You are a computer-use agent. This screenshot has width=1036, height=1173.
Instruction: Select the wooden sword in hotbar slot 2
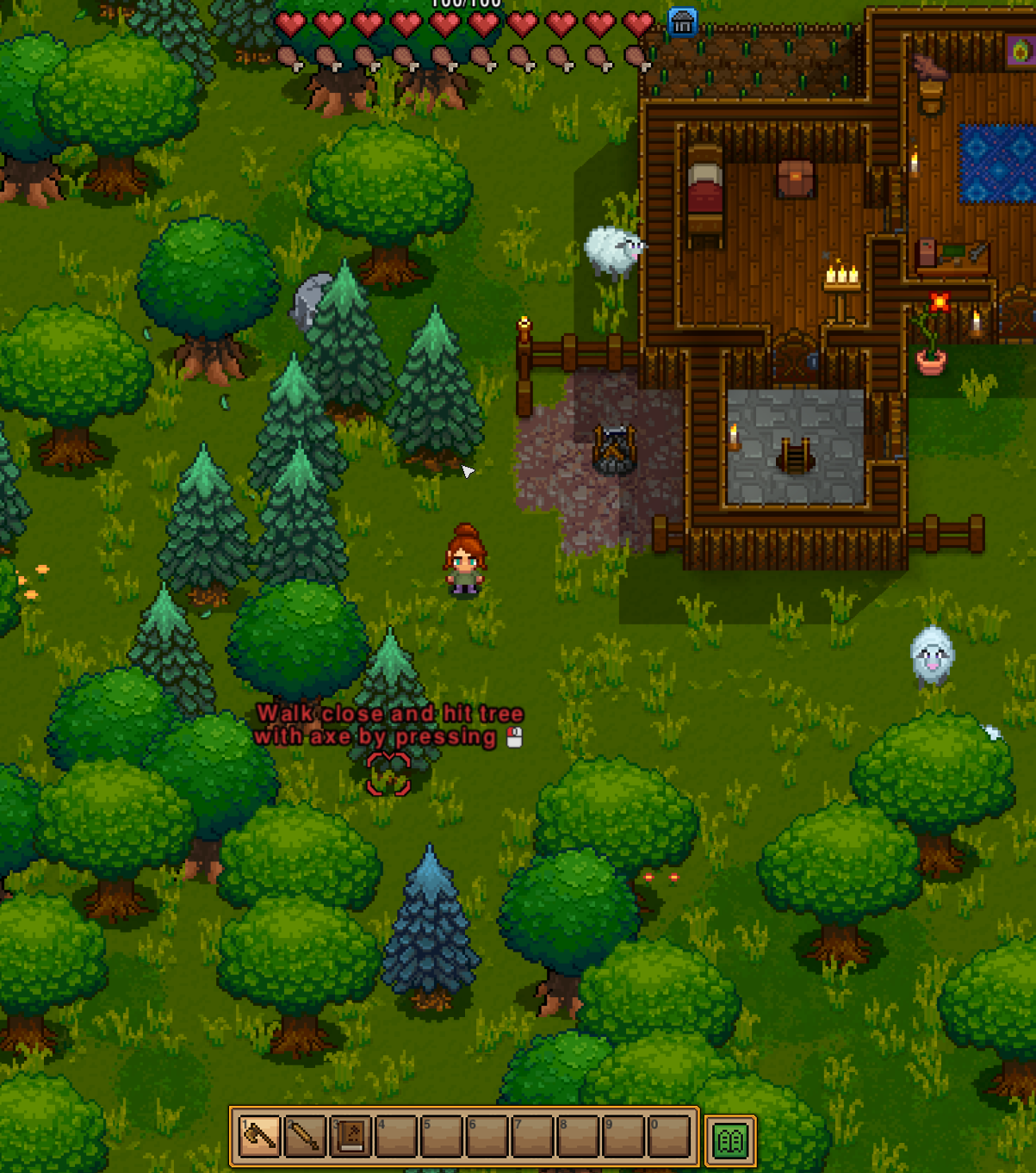[x=304, y=1137]
